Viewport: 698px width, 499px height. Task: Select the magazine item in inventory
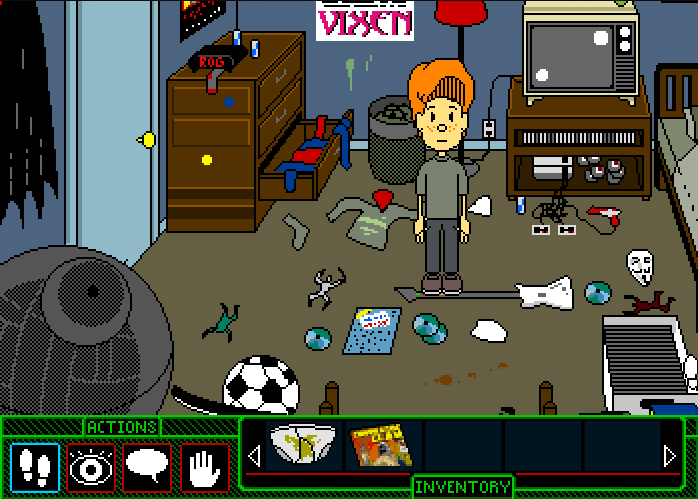(x=383, y=446)
